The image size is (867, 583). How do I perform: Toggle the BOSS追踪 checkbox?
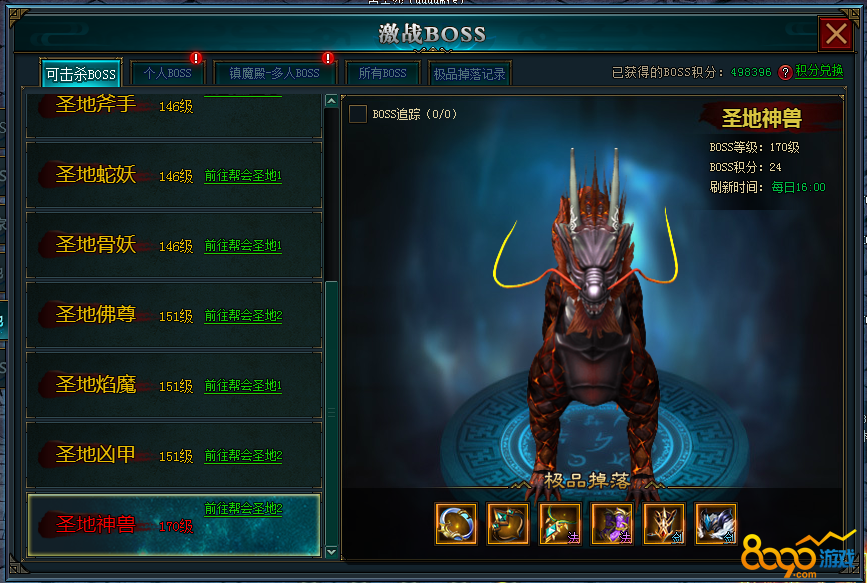click(x=357, y=114)
